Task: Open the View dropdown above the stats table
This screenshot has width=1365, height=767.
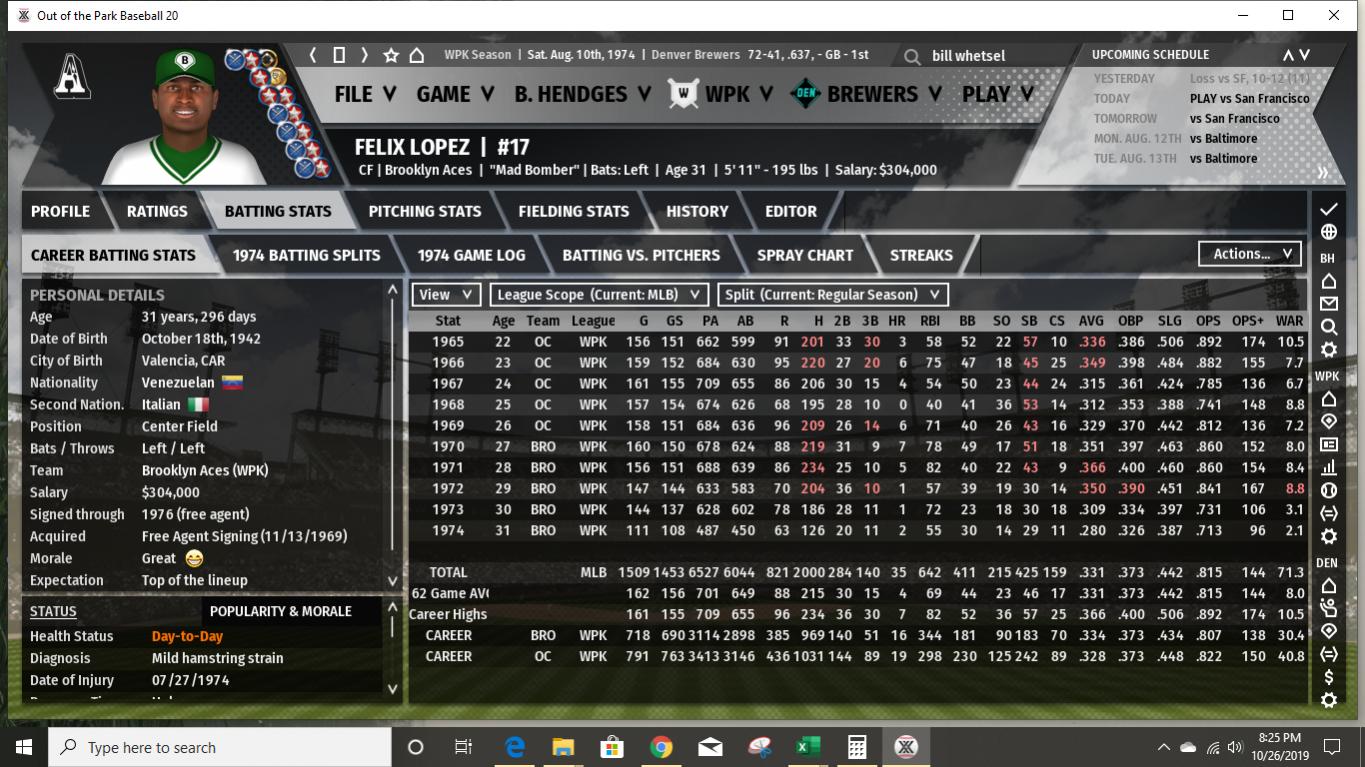Action: coord(446,295)
